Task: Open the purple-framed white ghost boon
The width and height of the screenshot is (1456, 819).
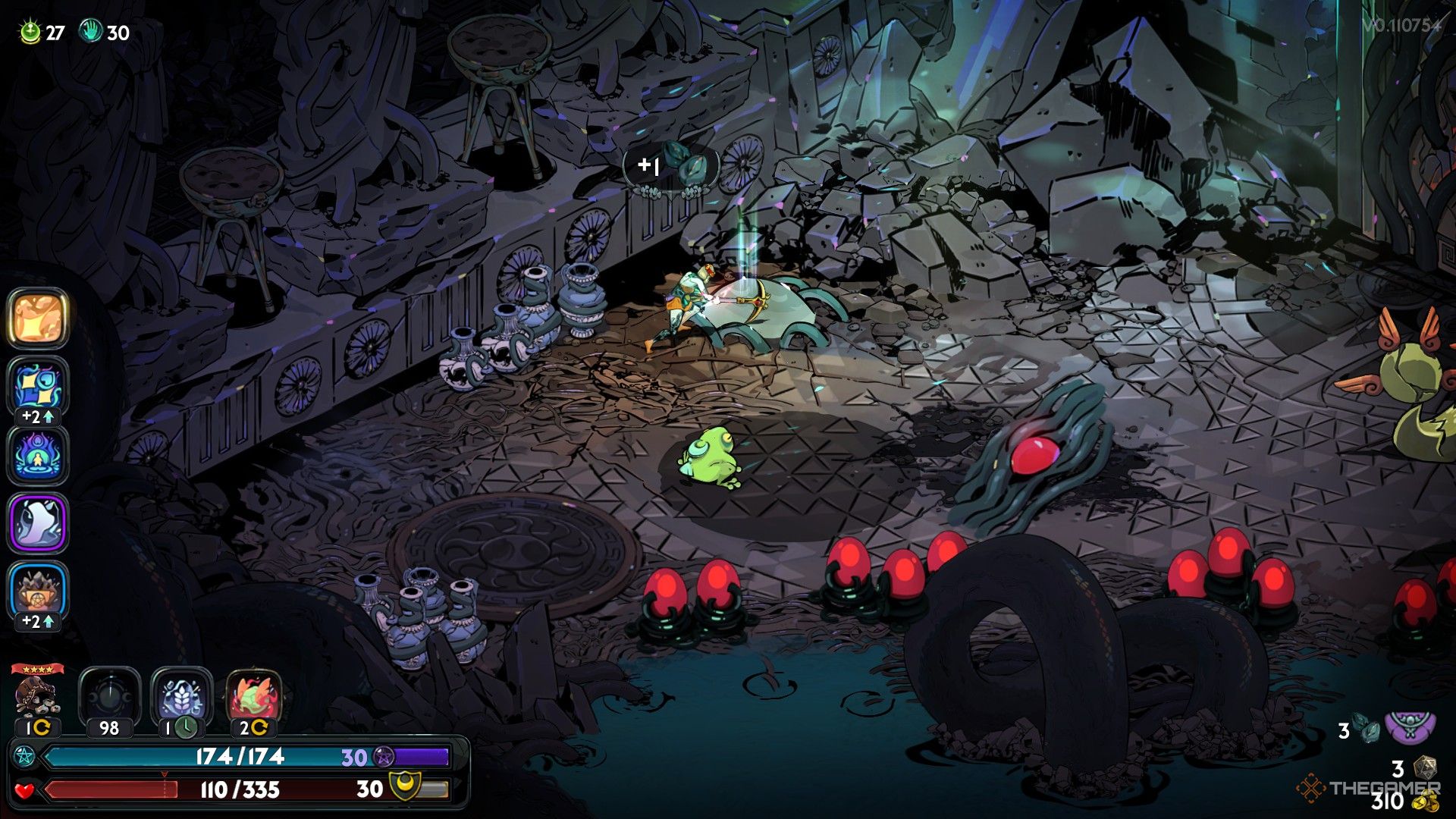Action: click(38, 522)
